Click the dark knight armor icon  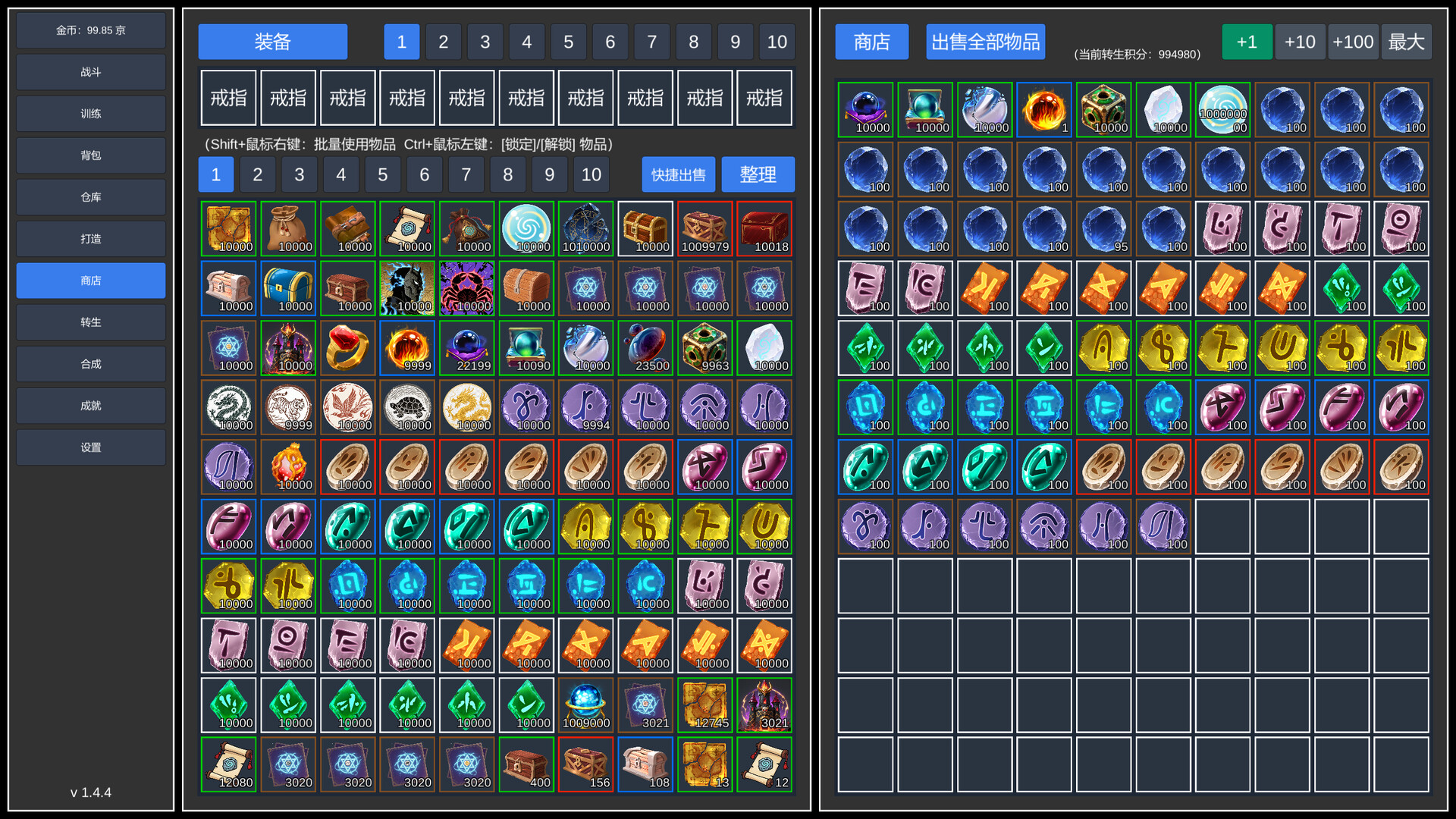tap(407, 288)
